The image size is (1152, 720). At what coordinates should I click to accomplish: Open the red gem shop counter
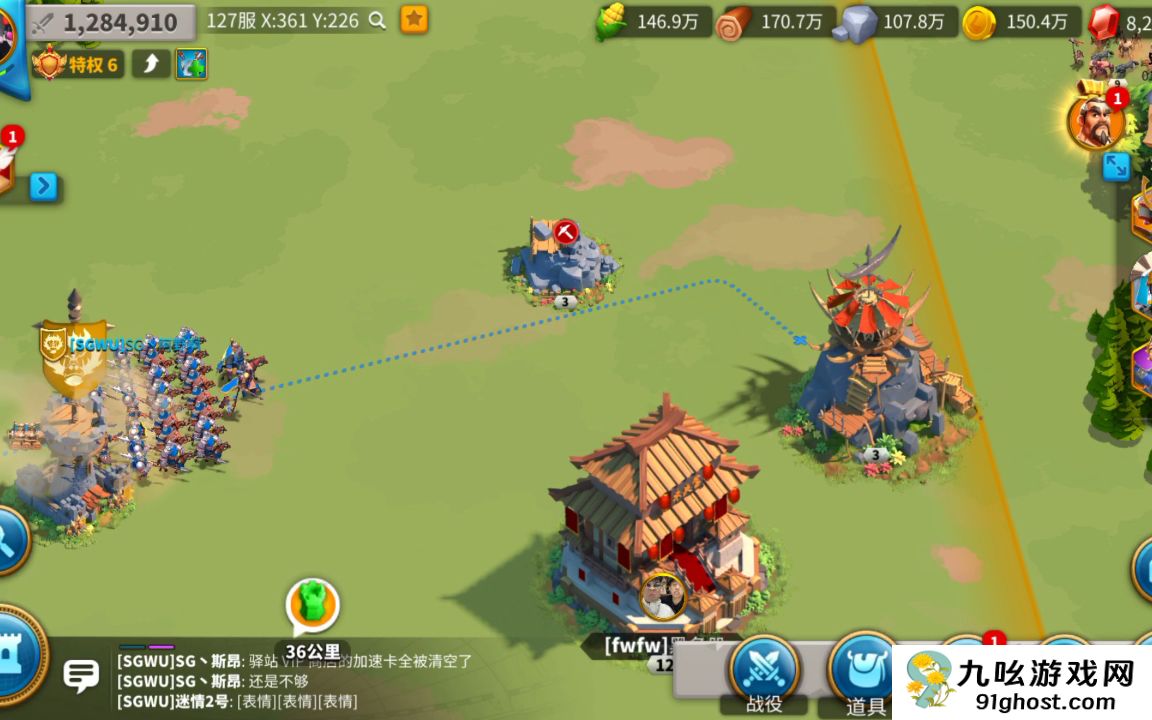pyautogui.click(x=1120, y=22)
